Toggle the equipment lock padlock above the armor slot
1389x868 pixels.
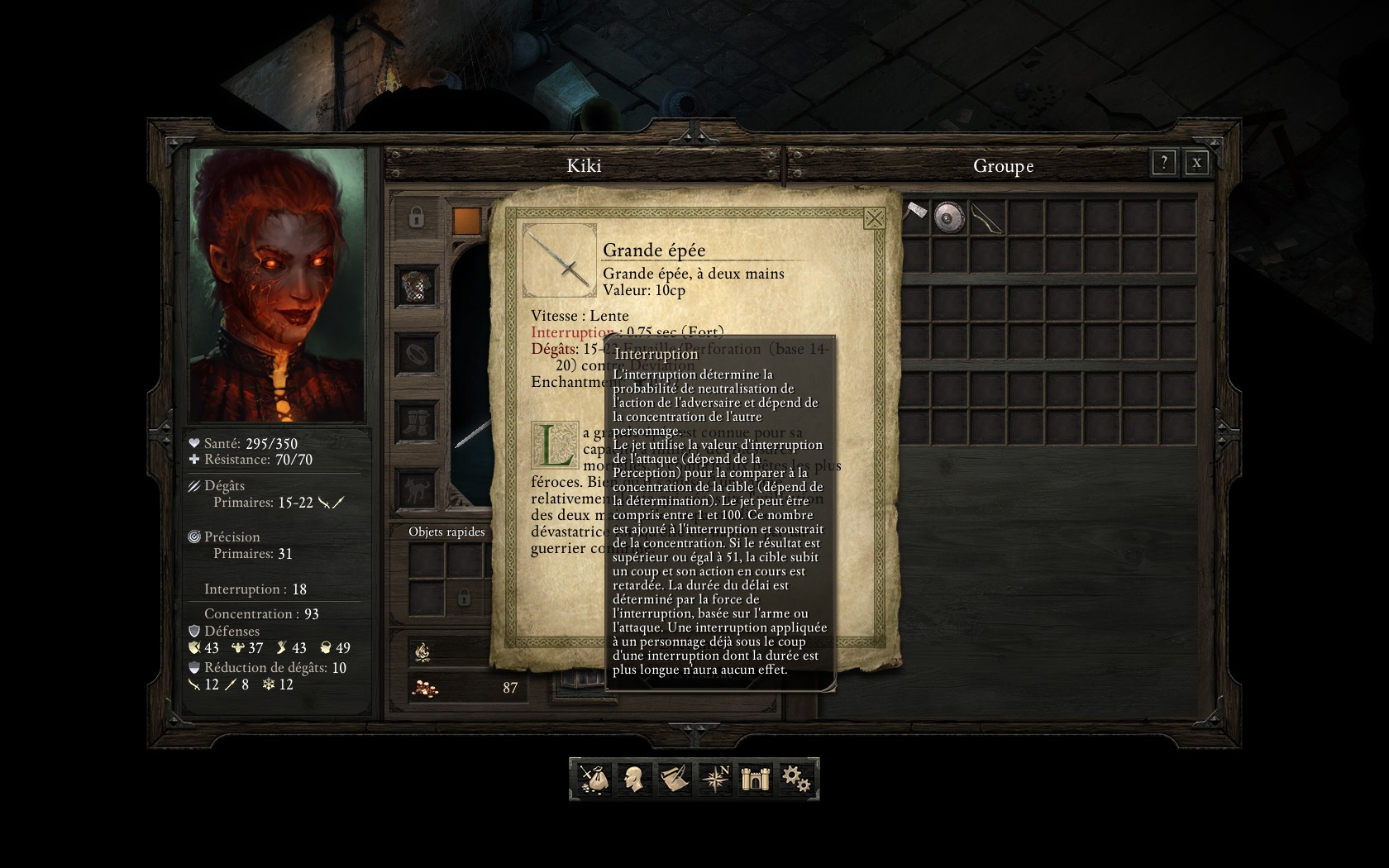416,218
